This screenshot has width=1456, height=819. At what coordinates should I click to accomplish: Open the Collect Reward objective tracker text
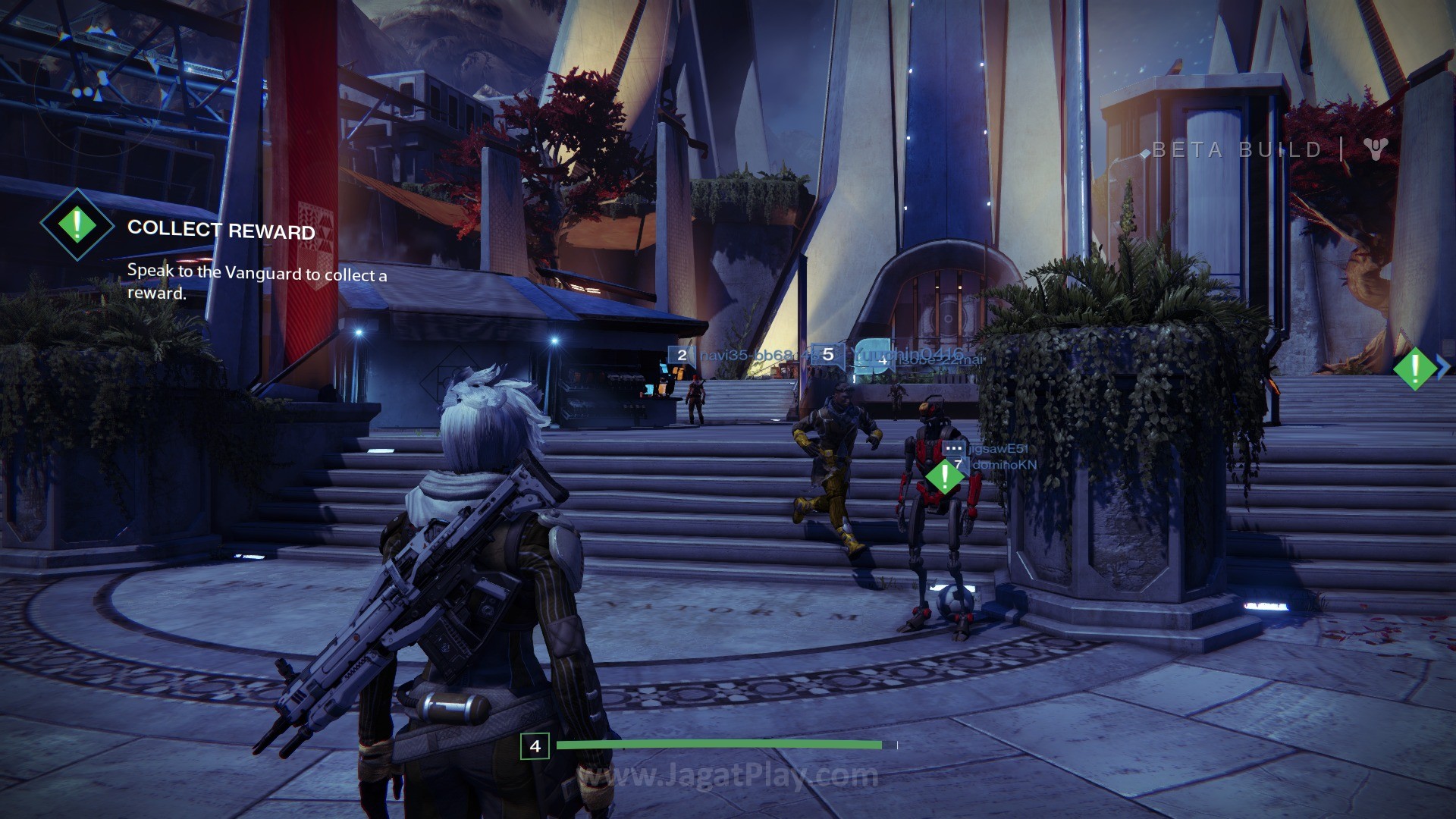pyautogui.click(x=221, y=230)
